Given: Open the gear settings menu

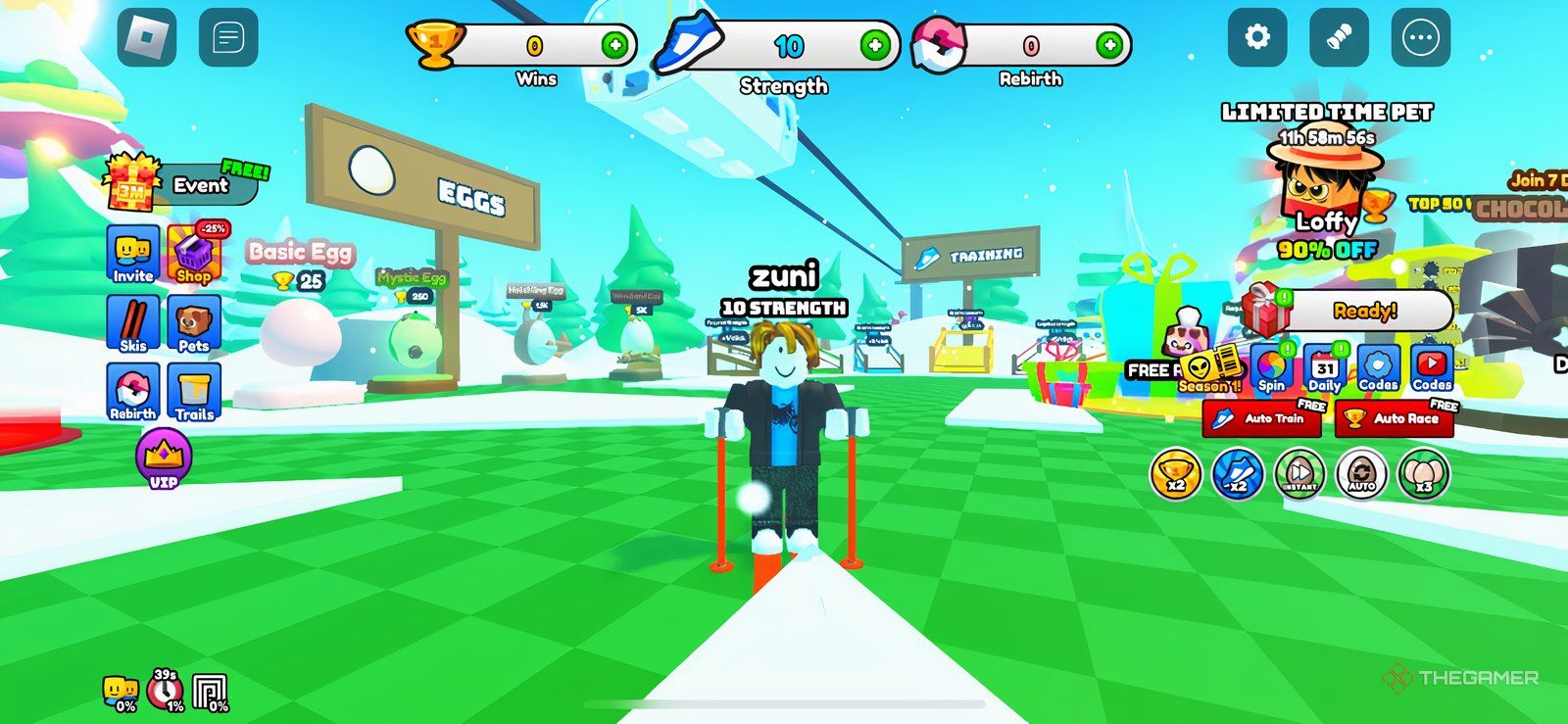Looking at the screenshot, I should 1257,38.
